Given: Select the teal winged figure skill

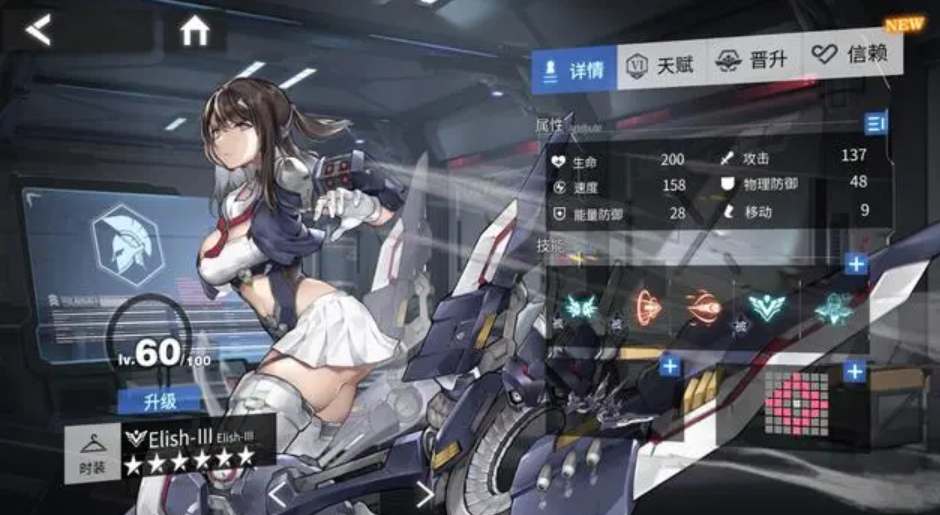Looking at the screenshot, I should 832,307.
